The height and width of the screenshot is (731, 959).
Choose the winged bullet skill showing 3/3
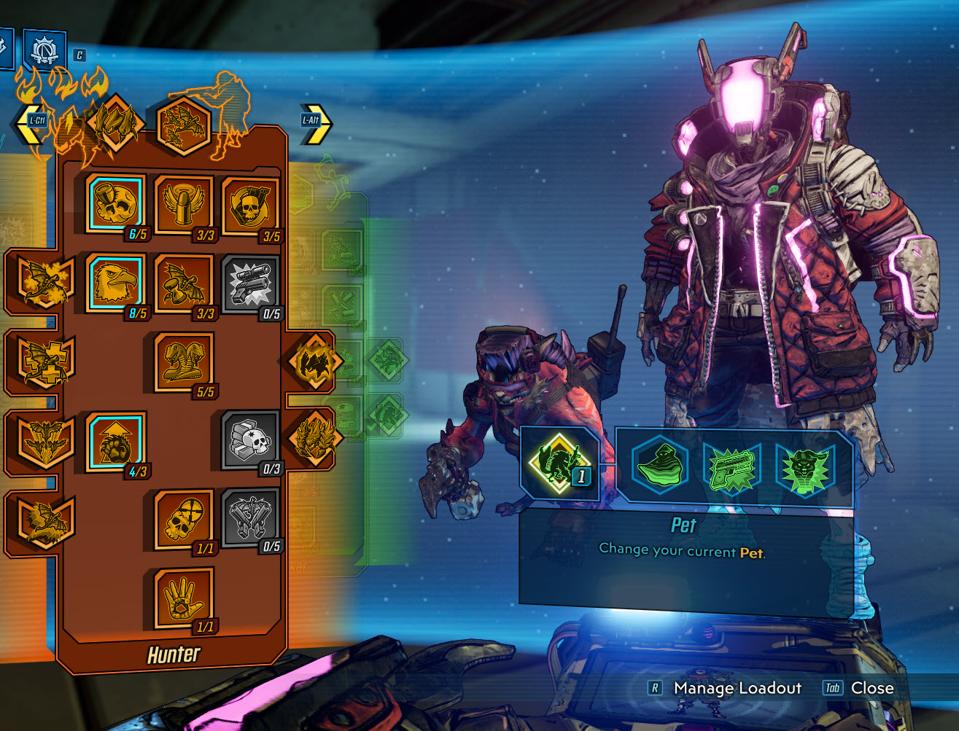pyautogui.click(x=183, y=203)
